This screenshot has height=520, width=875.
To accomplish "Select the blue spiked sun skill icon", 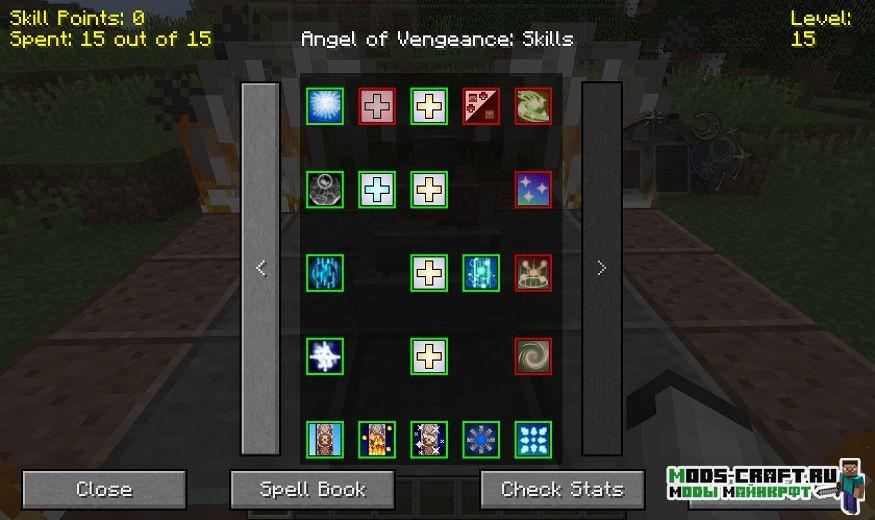I will pos(481,439).
